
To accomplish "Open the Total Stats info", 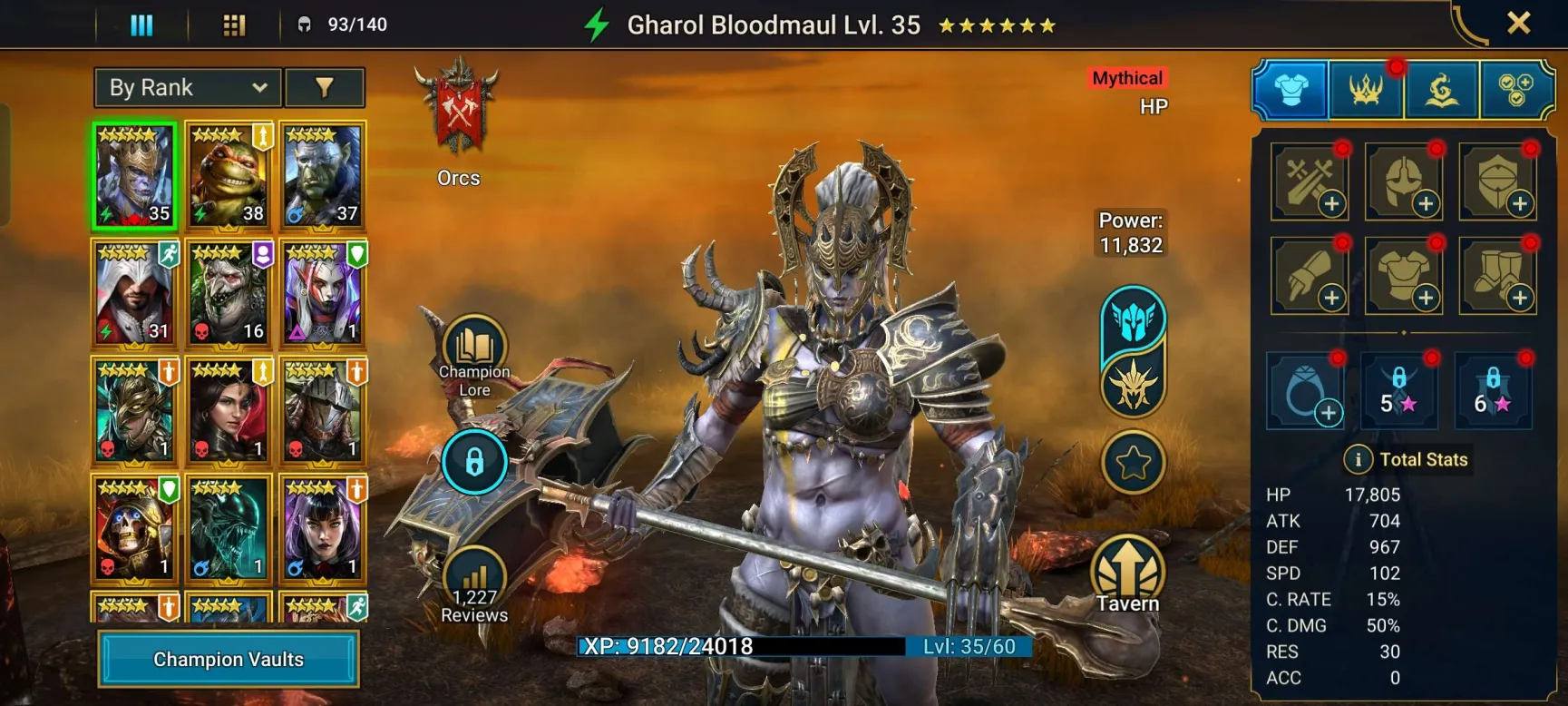I will (1358, 459).
